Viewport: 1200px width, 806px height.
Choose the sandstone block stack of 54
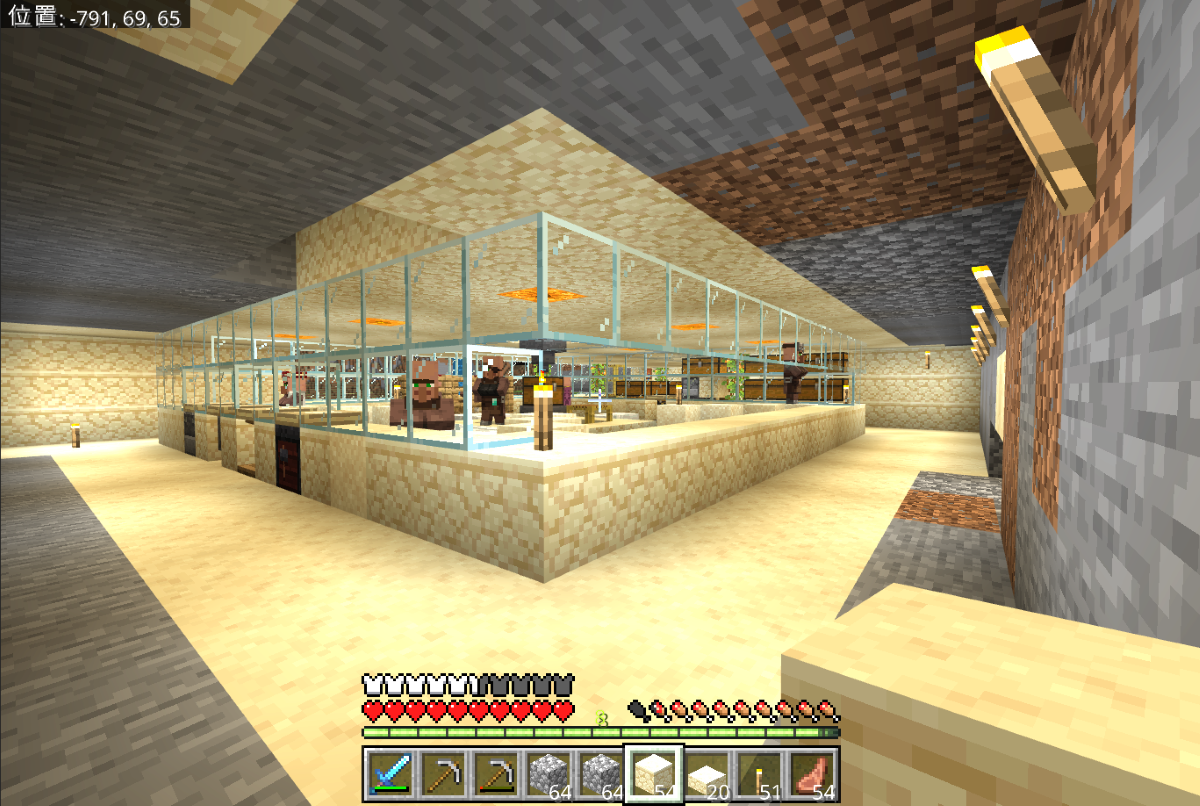653,773
